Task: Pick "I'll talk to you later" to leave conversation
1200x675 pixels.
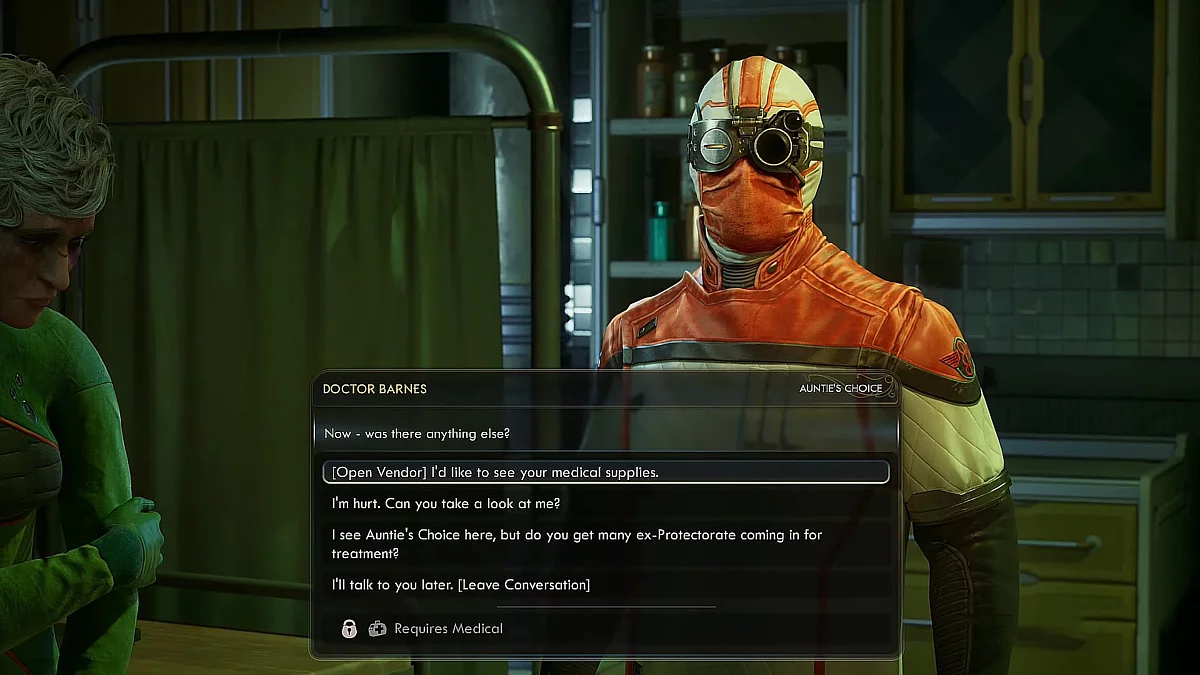Action: [461, 584]
